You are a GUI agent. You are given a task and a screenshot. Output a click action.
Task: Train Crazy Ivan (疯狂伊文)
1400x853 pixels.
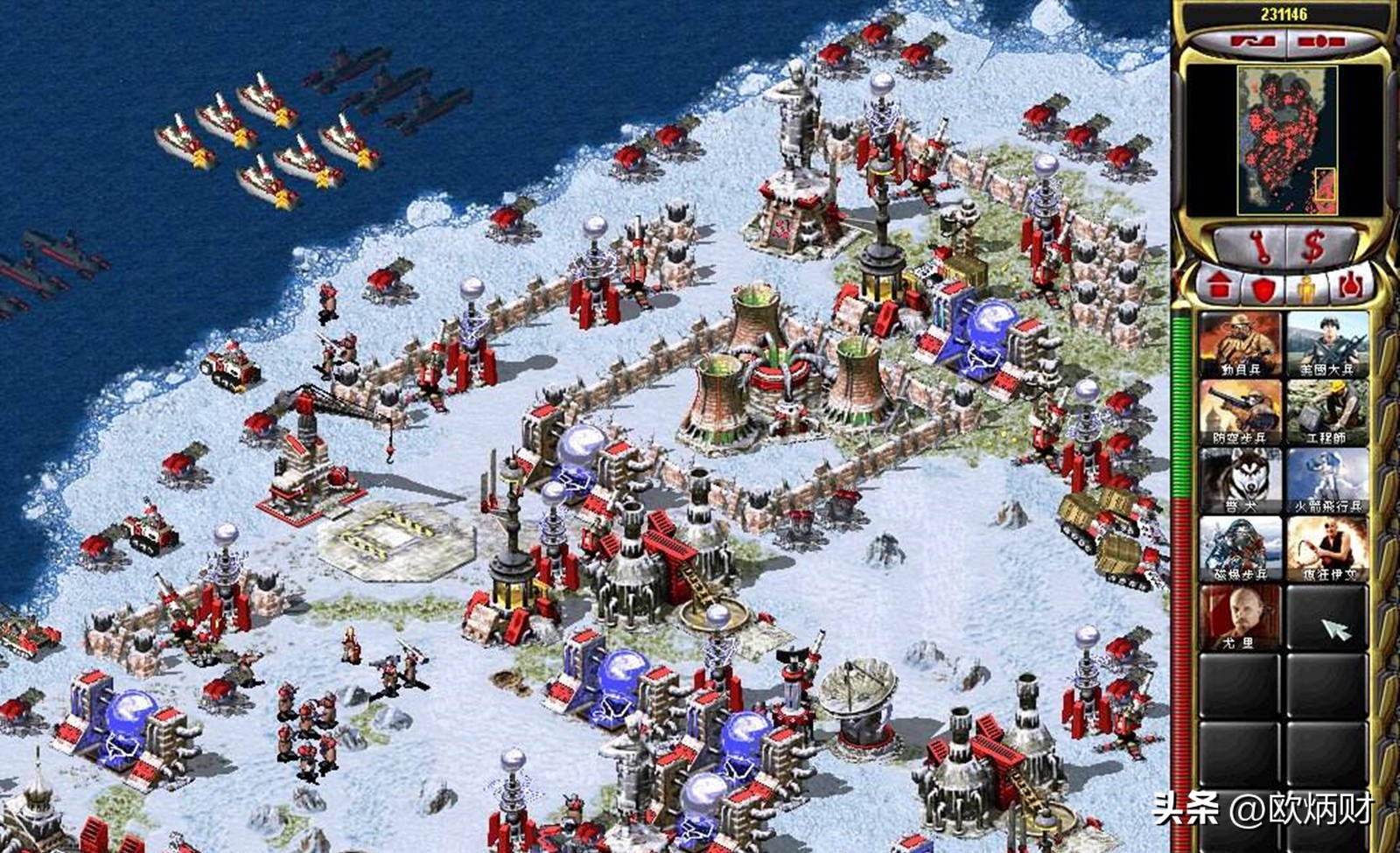tap(1326, 549)
